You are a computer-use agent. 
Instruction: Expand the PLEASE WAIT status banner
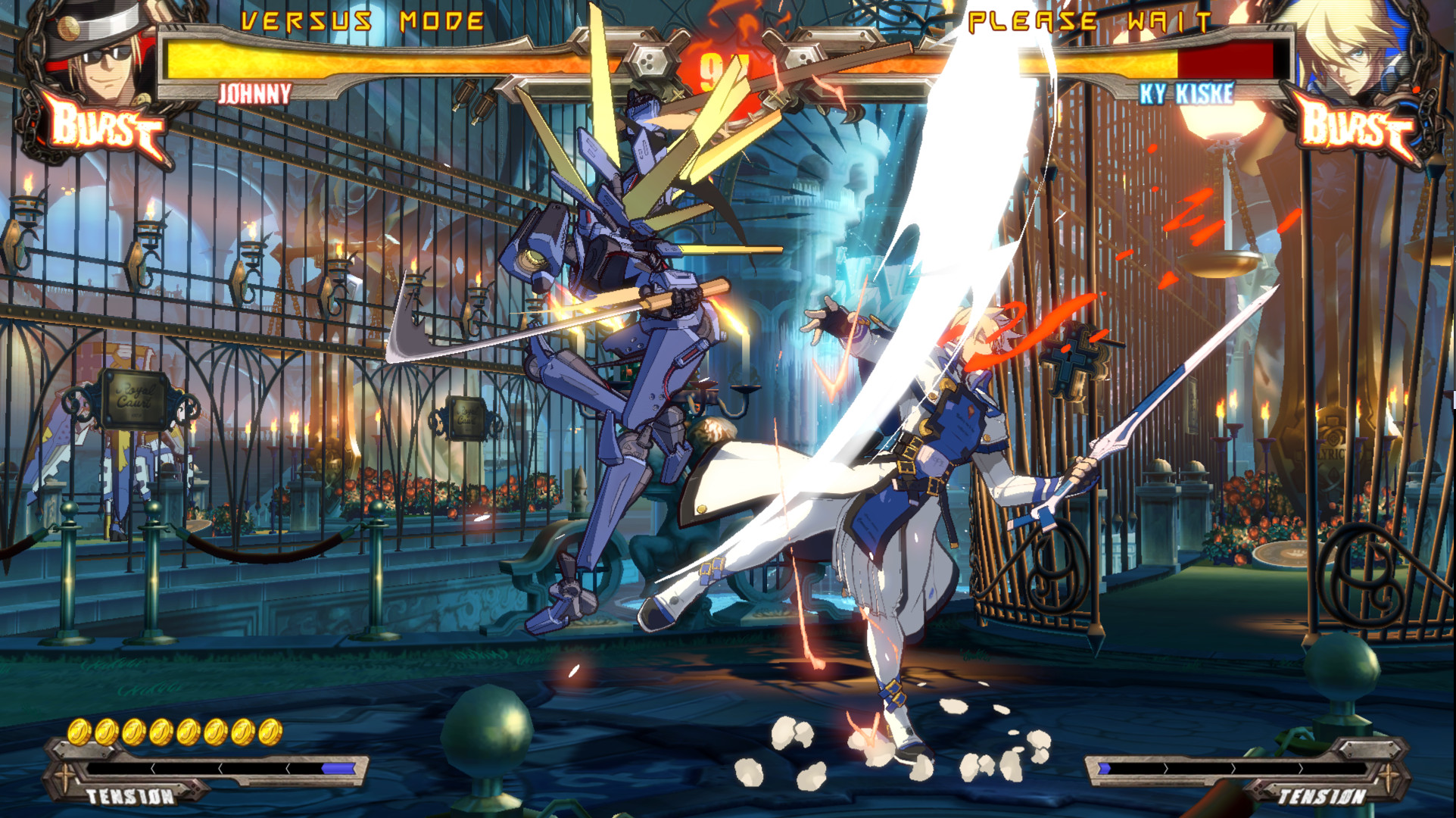(1092, 20)
